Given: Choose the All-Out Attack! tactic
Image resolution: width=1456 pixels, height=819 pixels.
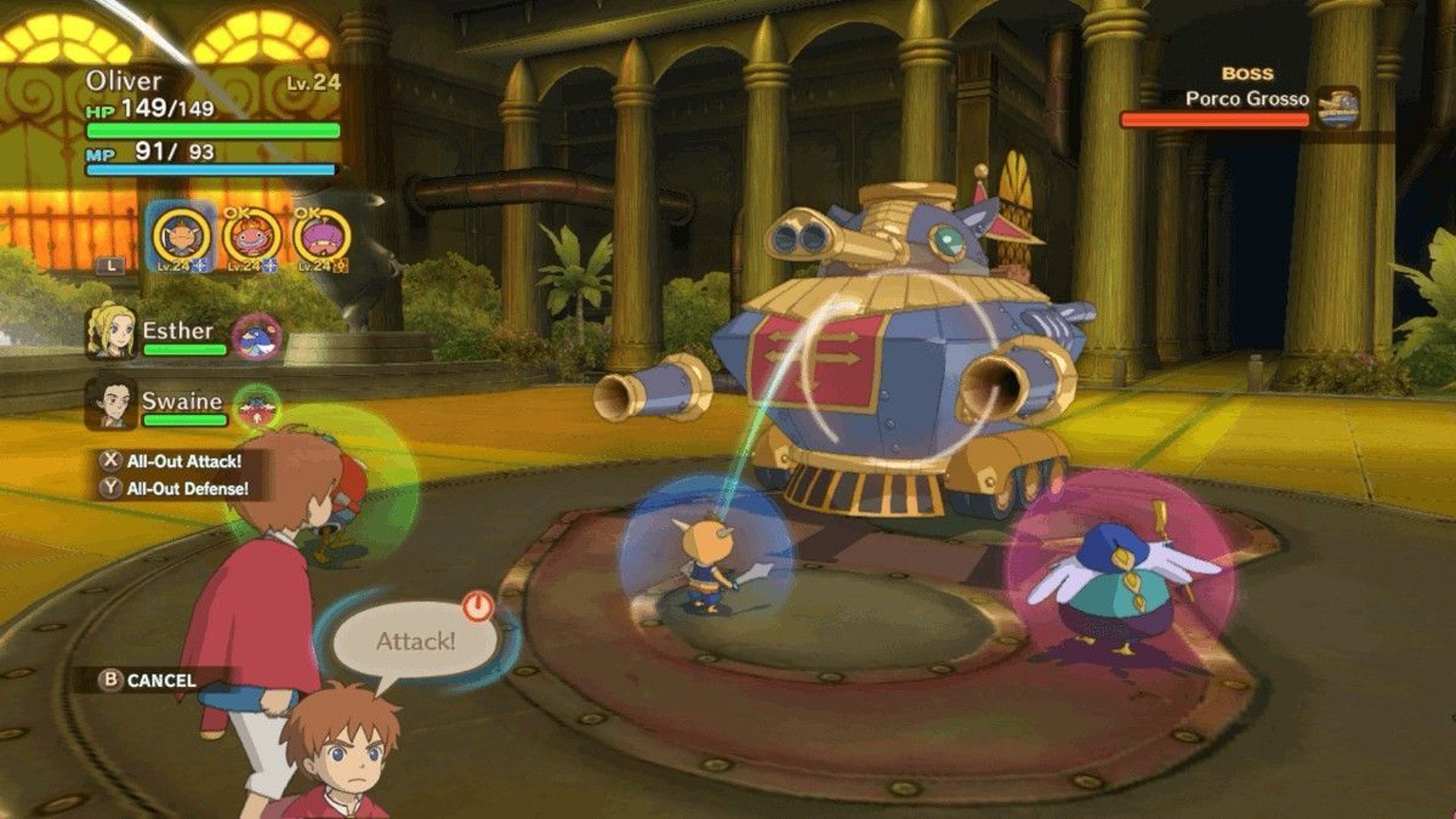Looking at the screenshot, I should click(184, 461).
